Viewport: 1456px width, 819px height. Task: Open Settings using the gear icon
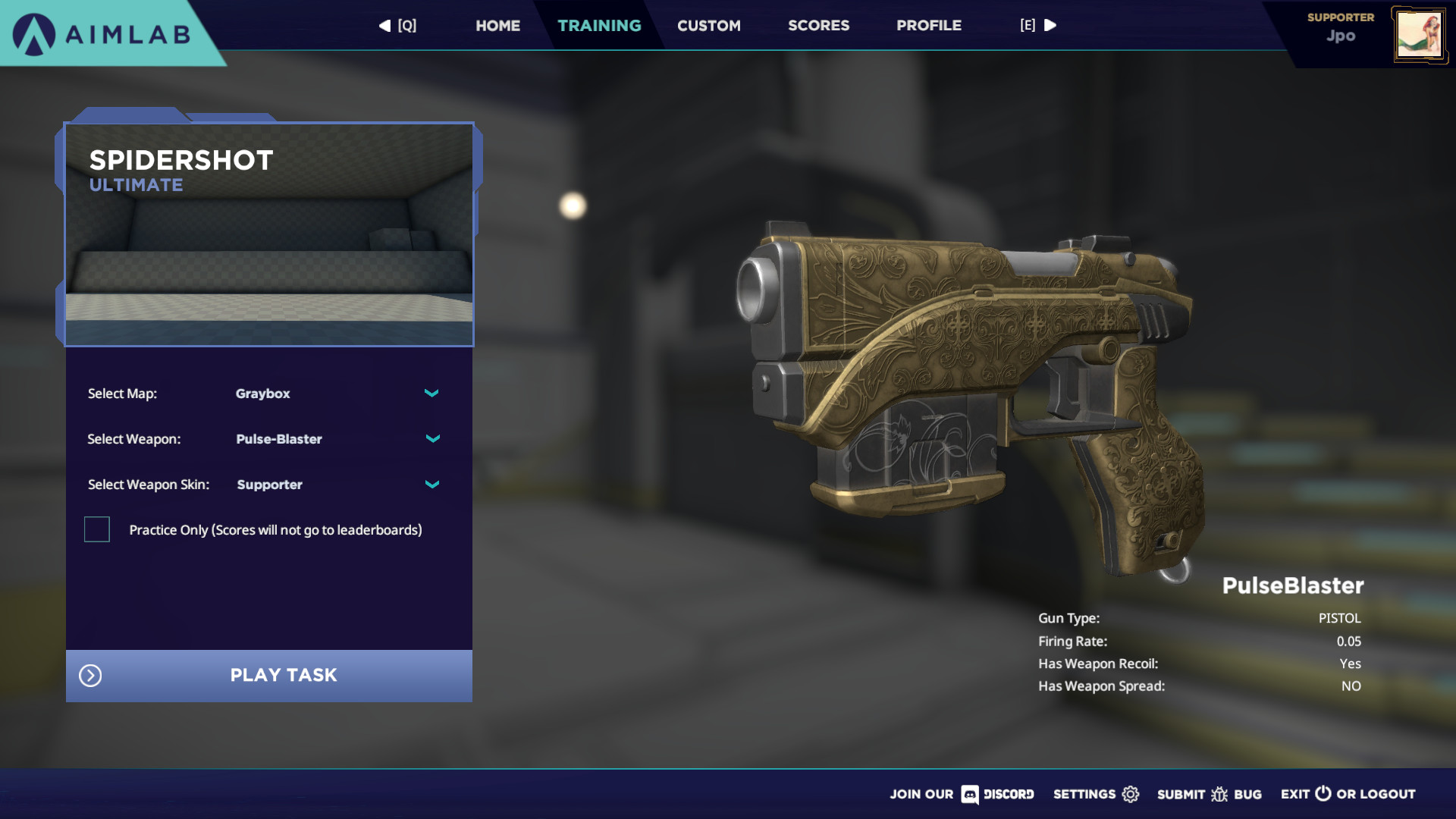(1130, 794)
